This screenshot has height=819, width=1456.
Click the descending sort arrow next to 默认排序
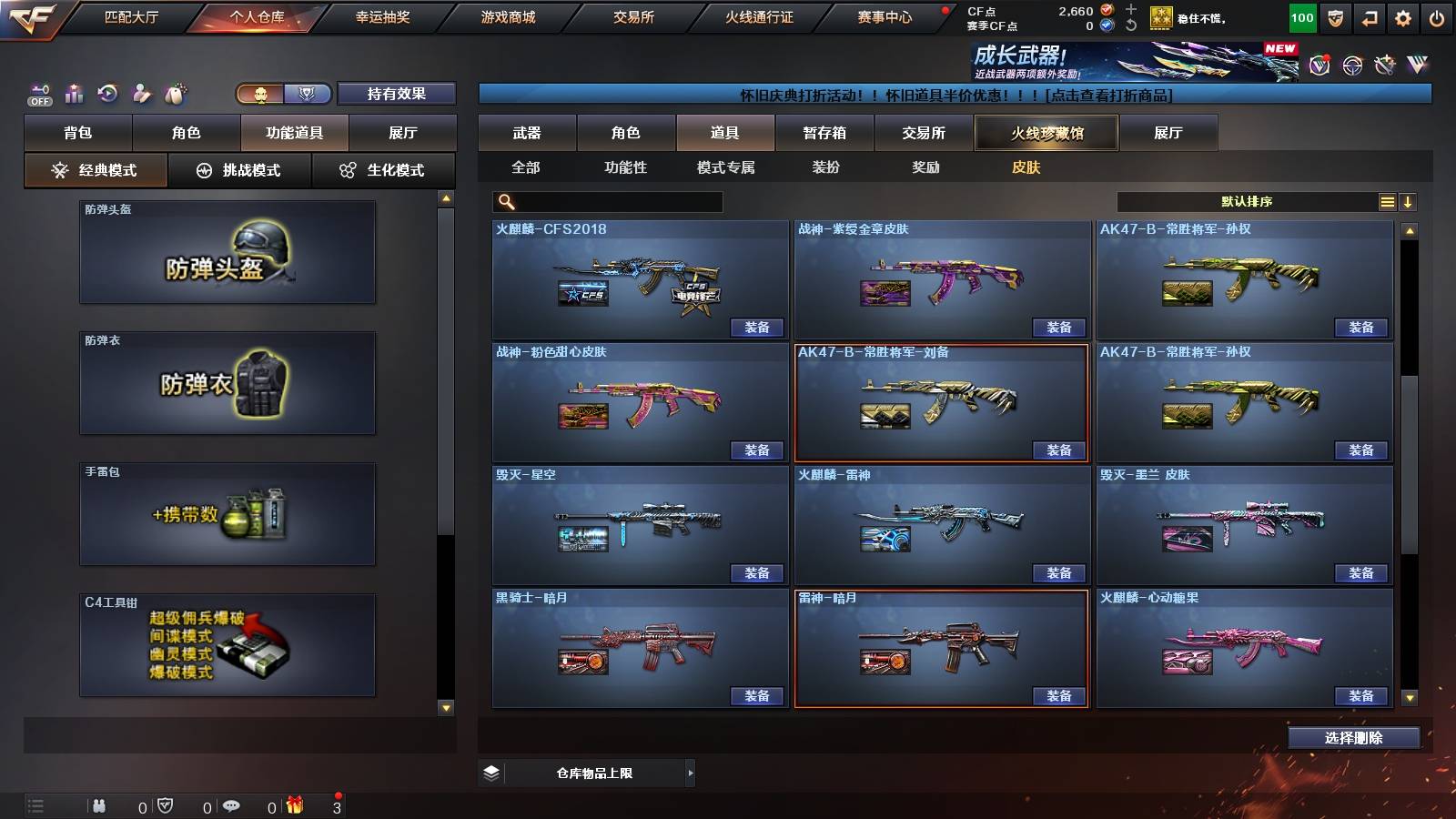coord(1410,201)
